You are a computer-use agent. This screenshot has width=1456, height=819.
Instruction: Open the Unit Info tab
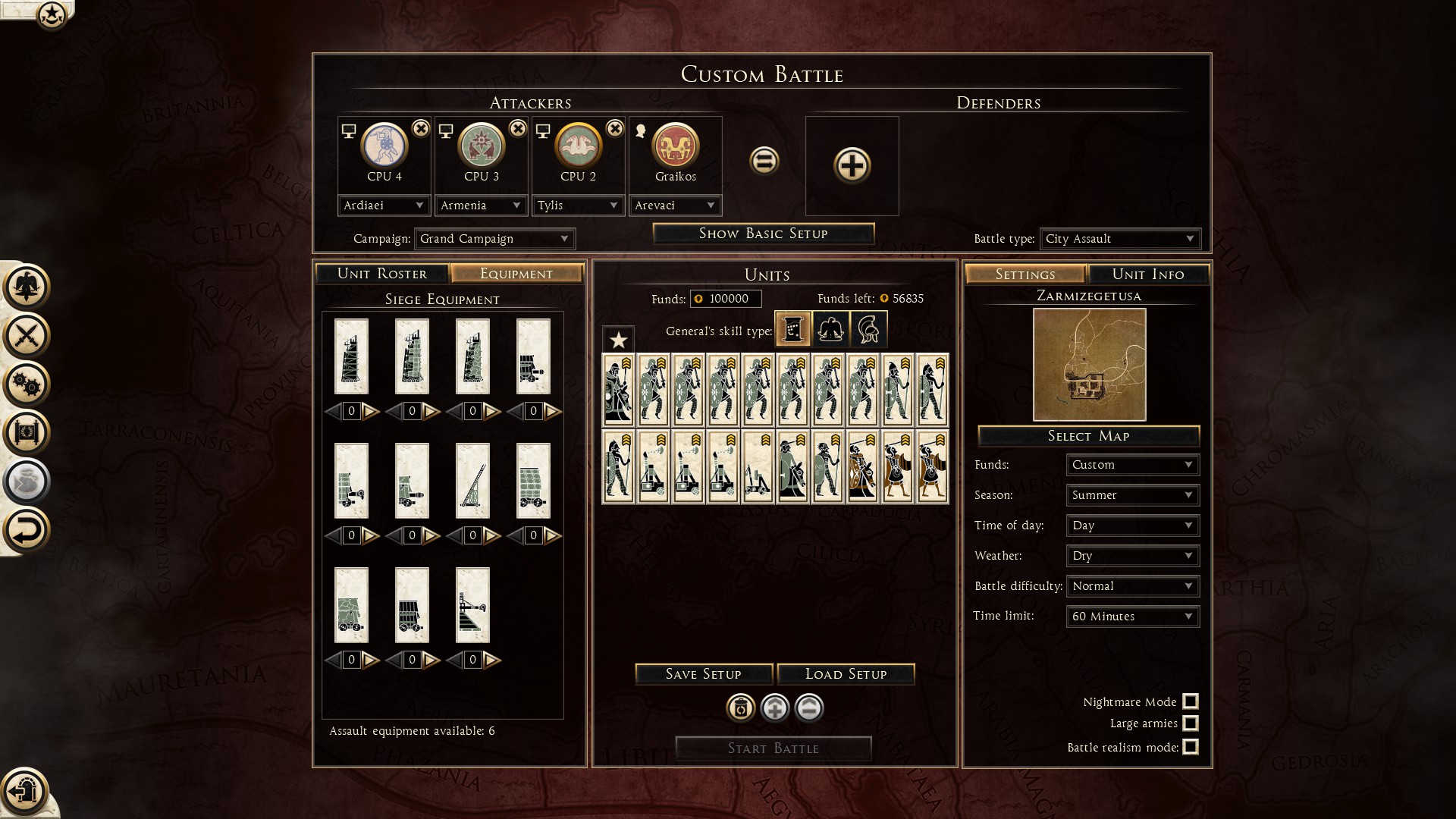1147,275
